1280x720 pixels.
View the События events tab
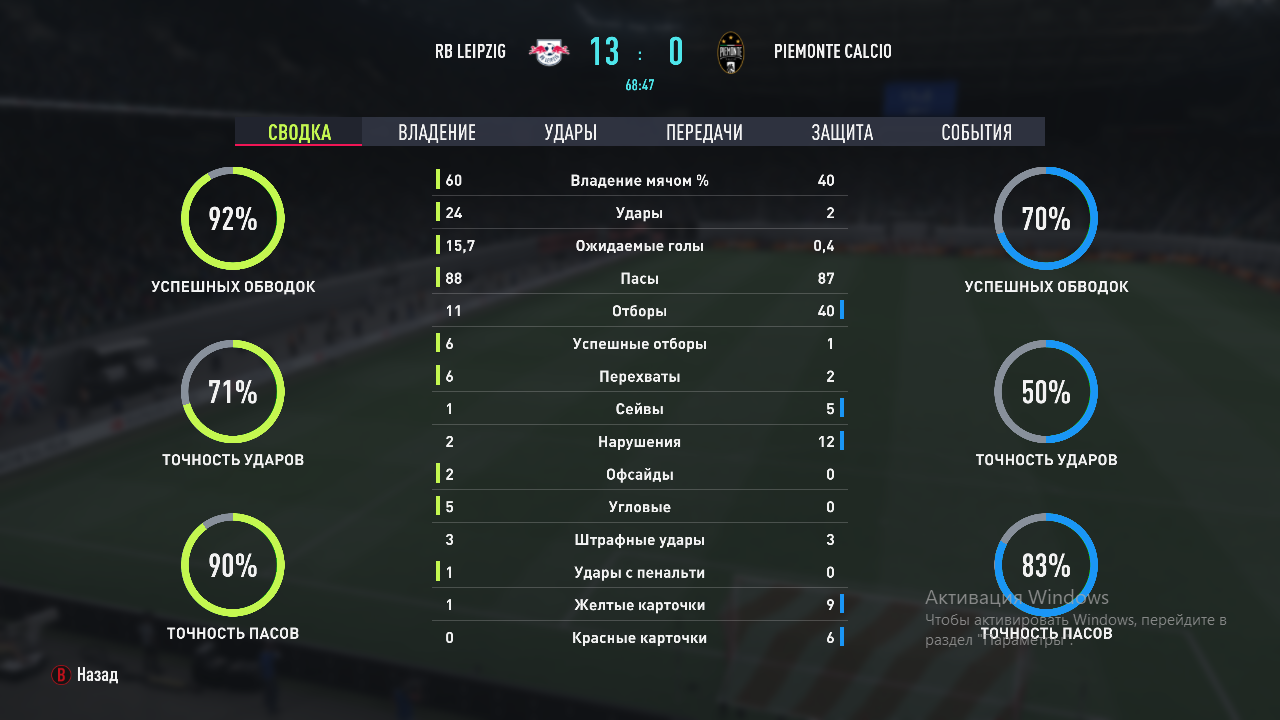(976, 132)
